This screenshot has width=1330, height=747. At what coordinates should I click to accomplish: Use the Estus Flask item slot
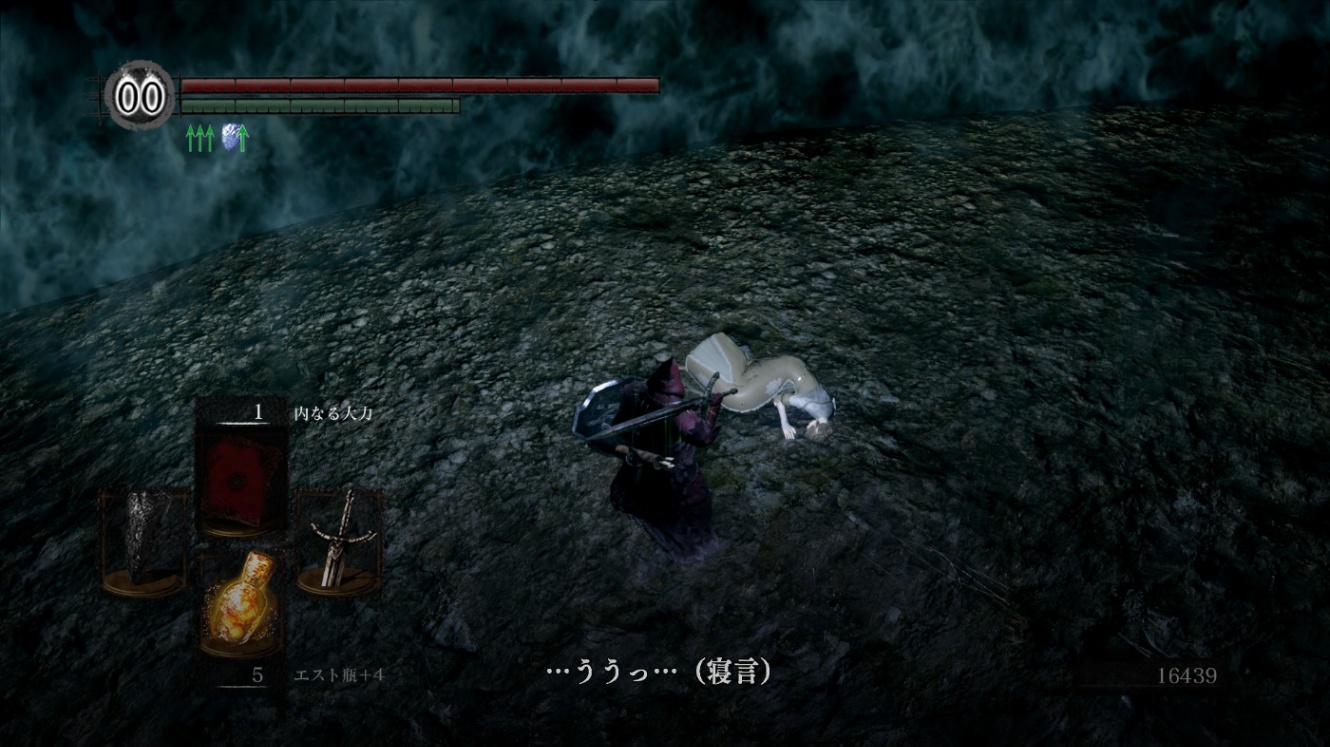241,602
